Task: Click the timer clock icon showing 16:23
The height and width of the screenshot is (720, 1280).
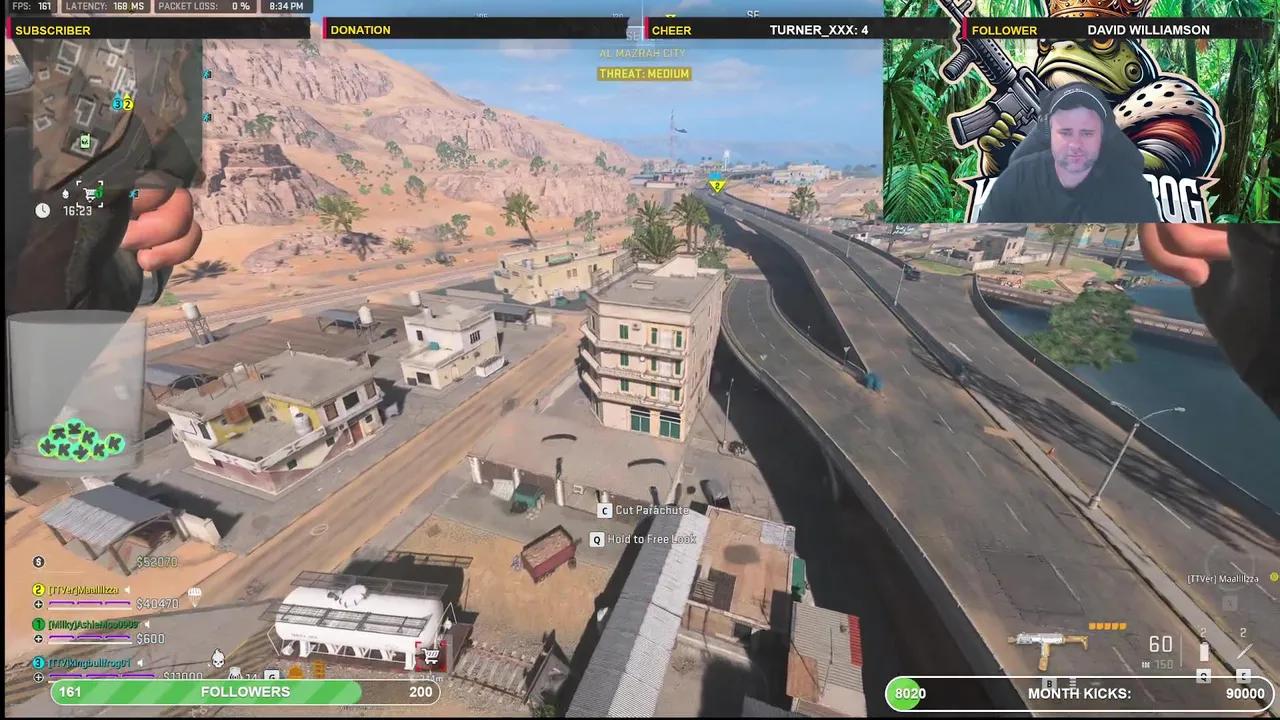Action: (42, 211)
